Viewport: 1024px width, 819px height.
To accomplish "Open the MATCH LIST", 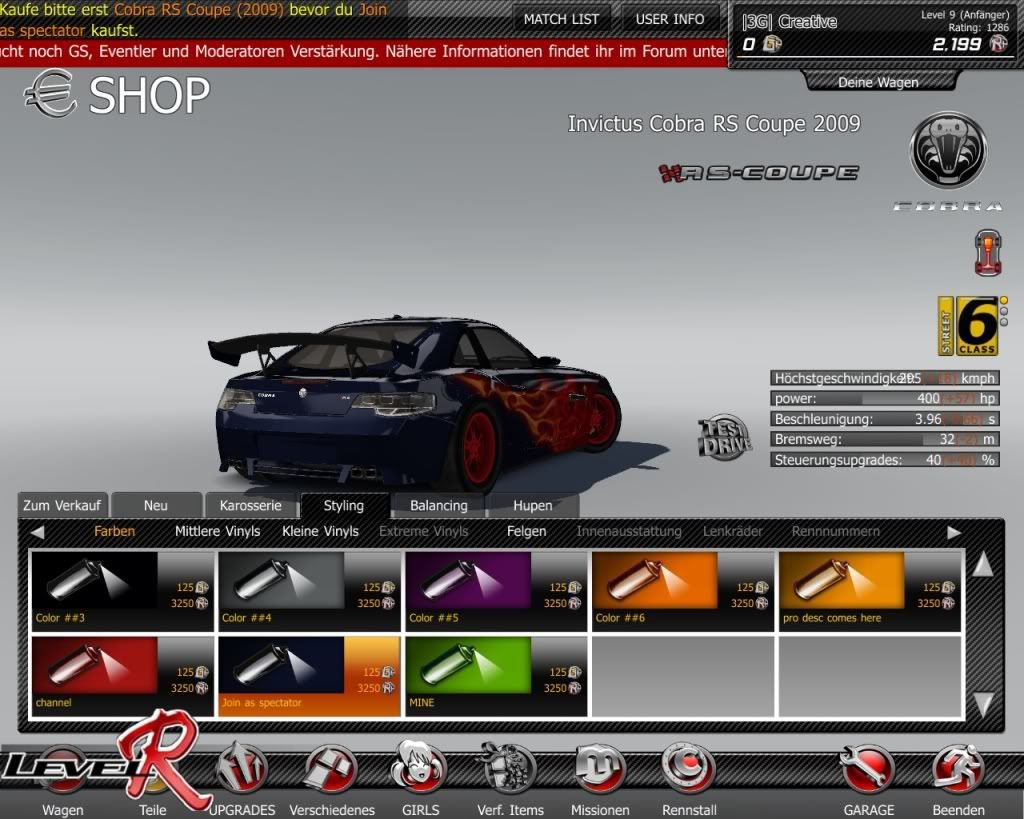I will tap(561, 19).
